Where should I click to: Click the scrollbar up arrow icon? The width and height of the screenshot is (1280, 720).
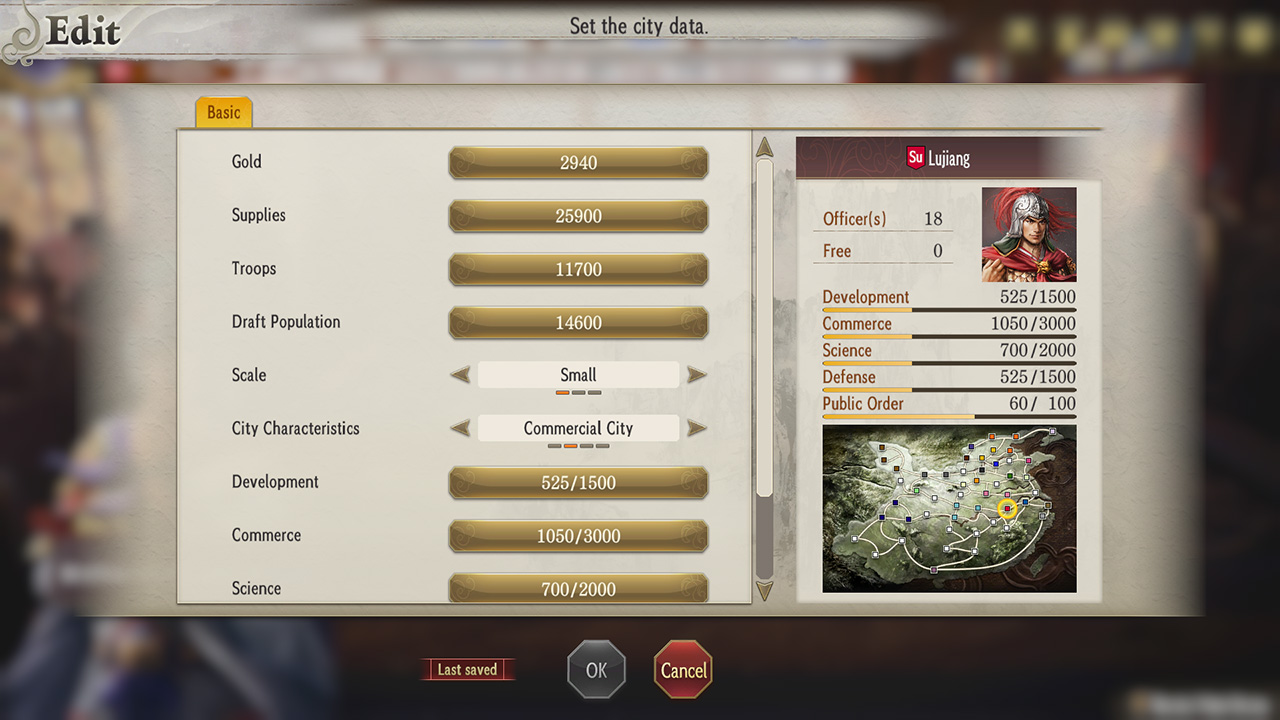click(x=764, y=146)
